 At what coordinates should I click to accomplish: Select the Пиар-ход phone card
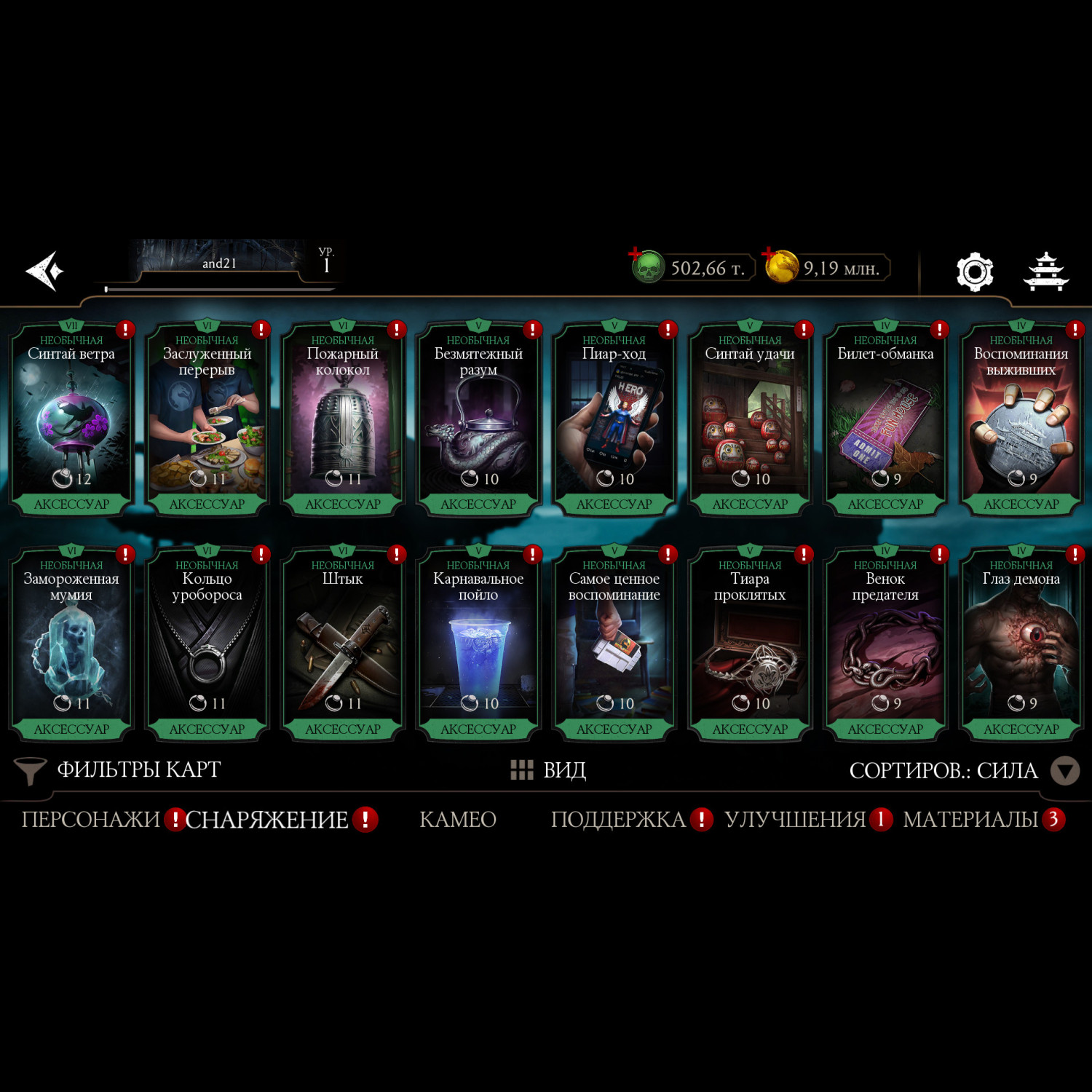pos(614,420)
